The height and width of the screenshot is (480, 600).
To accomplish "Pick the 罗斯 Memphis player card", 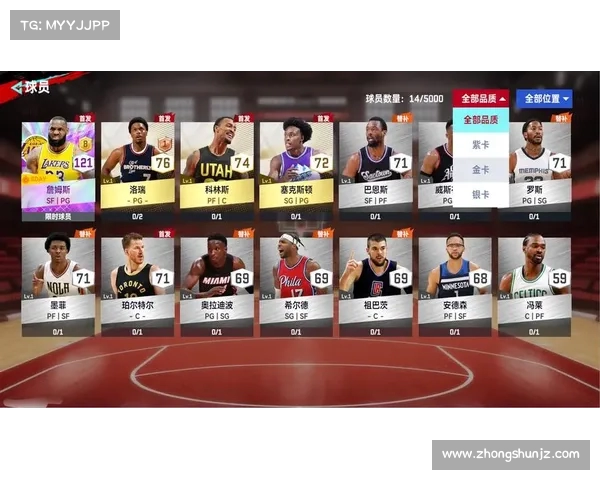I will pyautogui.click(x=534, y=168).
